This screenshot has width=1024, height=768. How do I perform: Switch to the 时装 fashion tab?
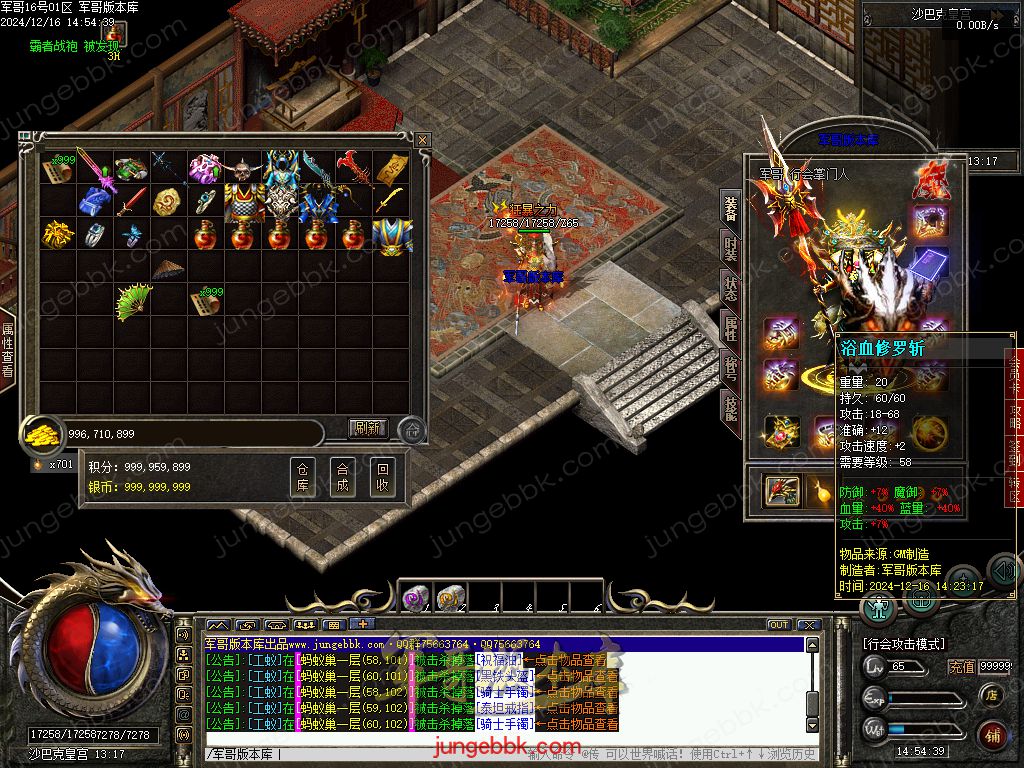tap(731, 247)
